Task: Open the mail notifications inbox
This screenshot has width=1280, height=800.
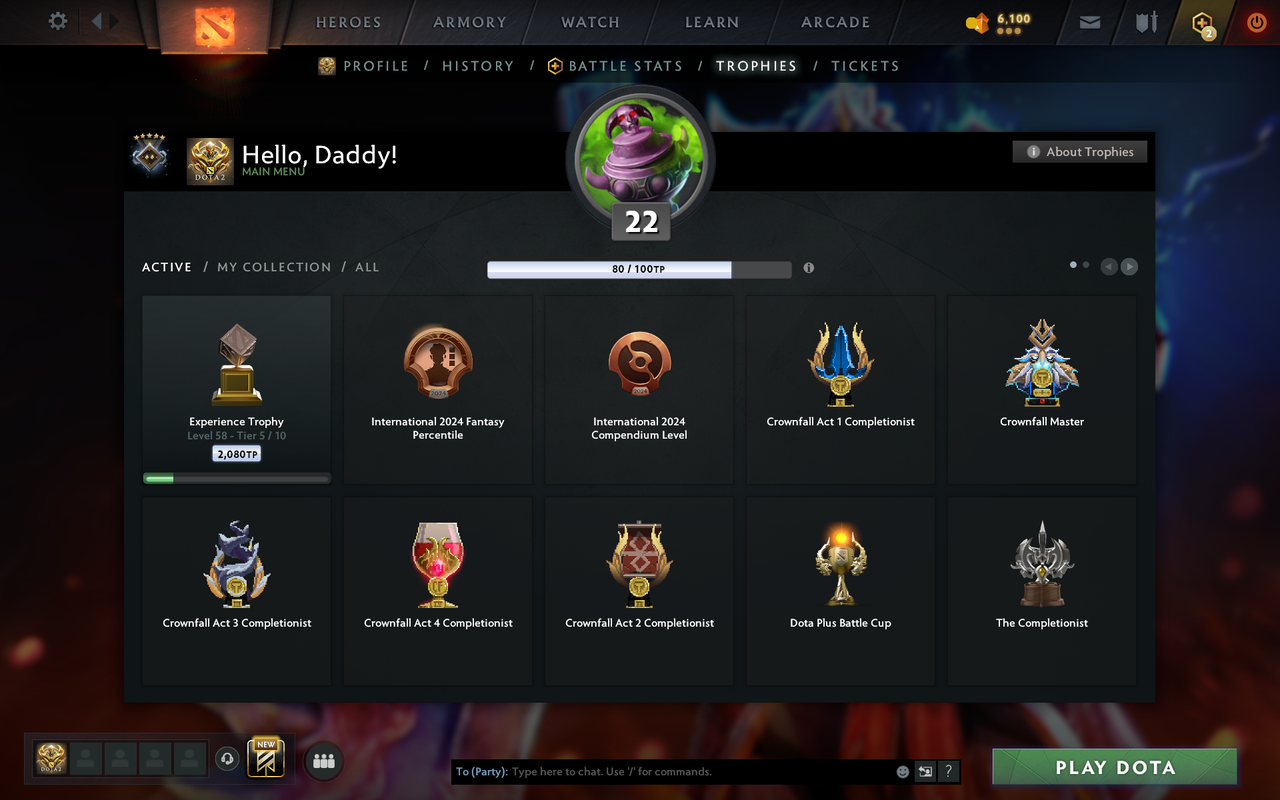Action: click(1089, 22)
